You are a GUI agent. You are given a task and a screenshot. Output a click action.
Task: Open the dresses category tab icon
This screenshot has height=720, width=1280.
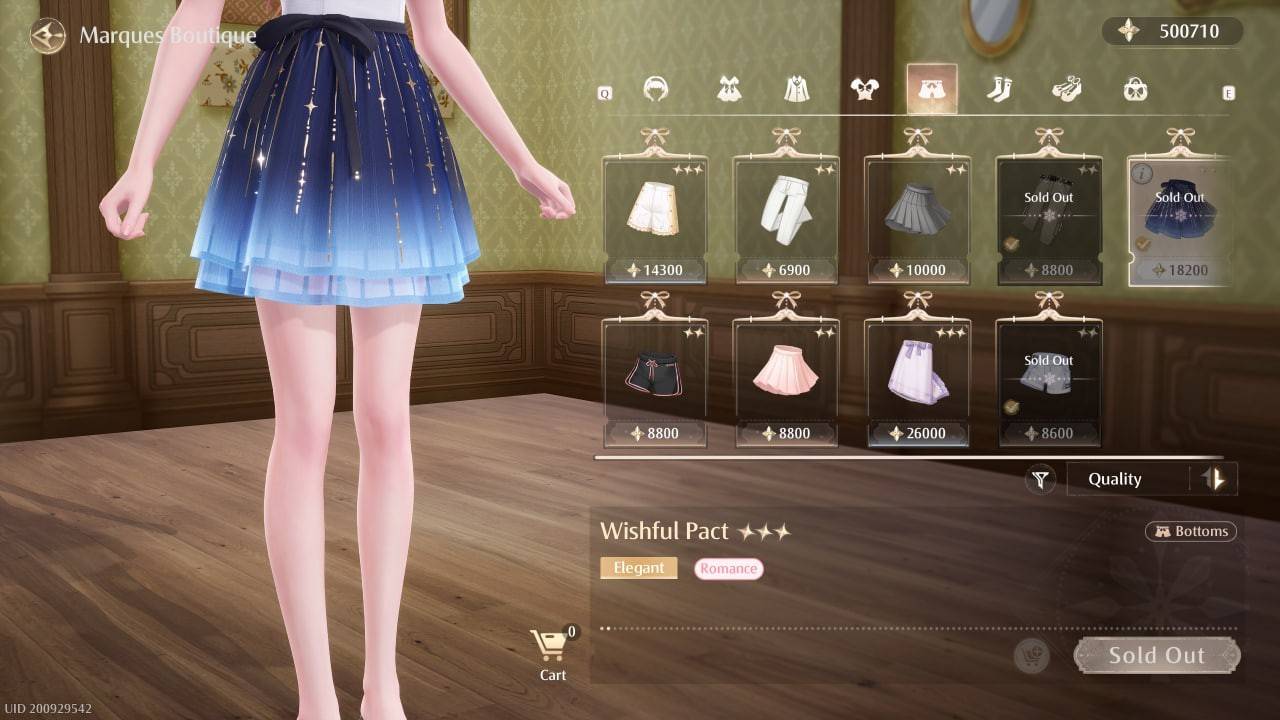point(727,90)
